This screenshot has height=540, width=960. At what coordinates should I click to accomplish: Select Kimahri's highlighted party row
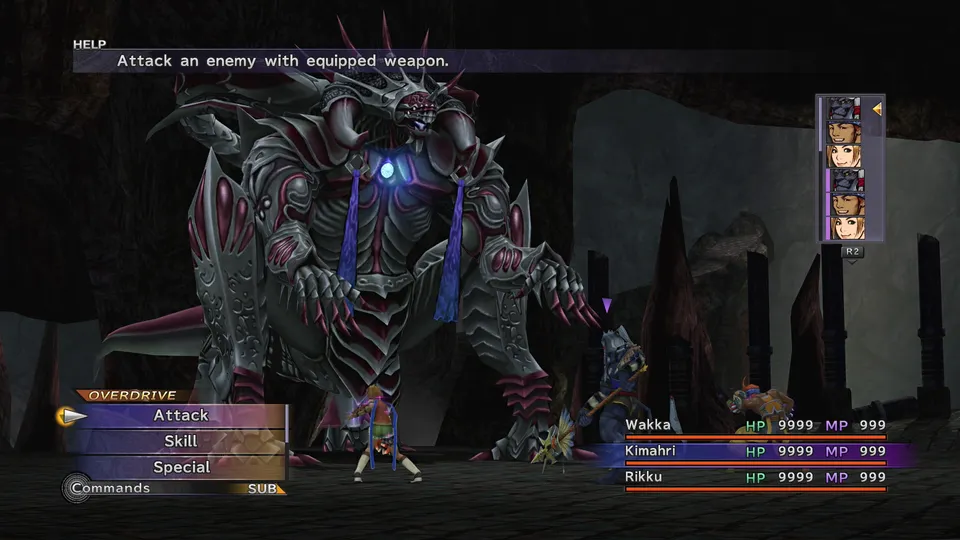coord(755,452)
